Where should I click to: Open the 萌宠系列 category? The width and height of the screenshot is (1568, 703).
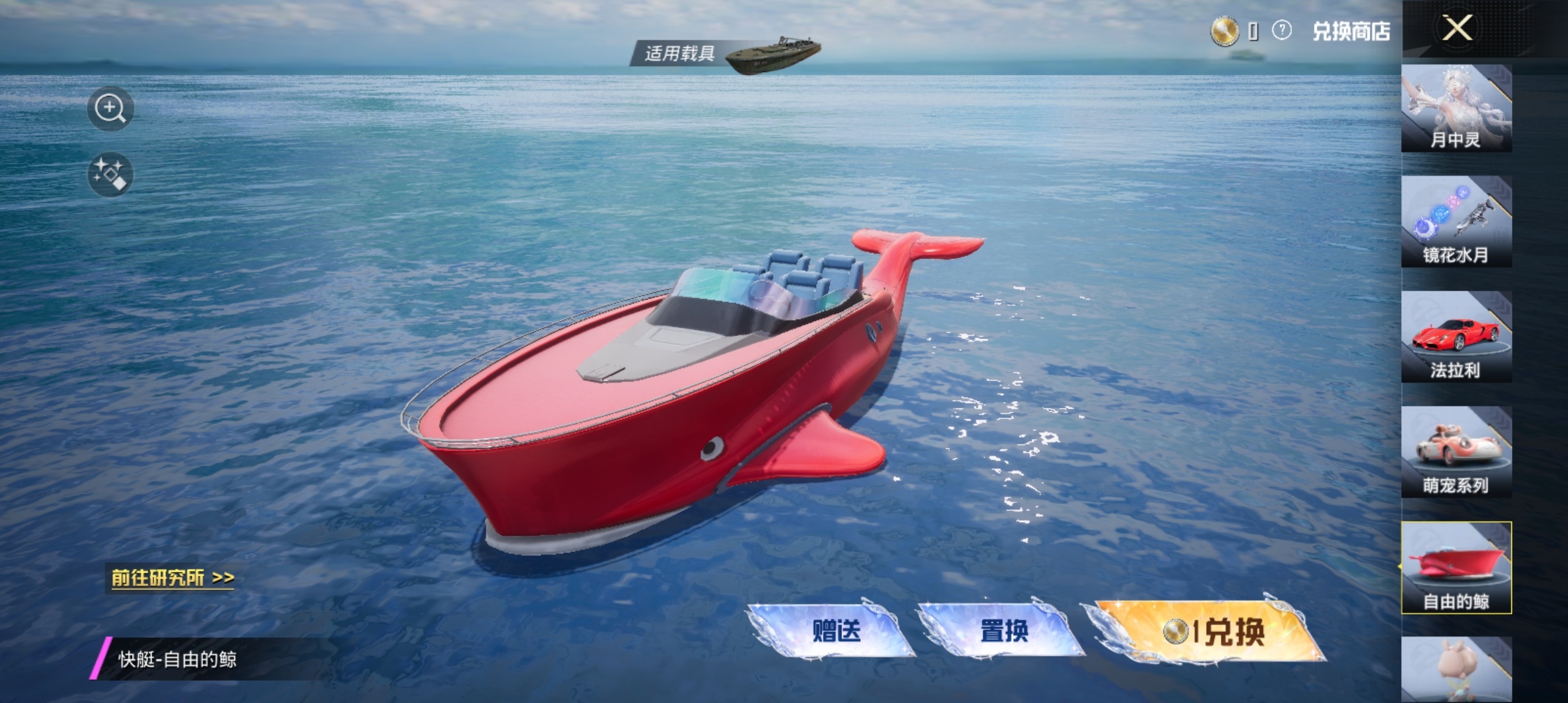coord(1456,452)
